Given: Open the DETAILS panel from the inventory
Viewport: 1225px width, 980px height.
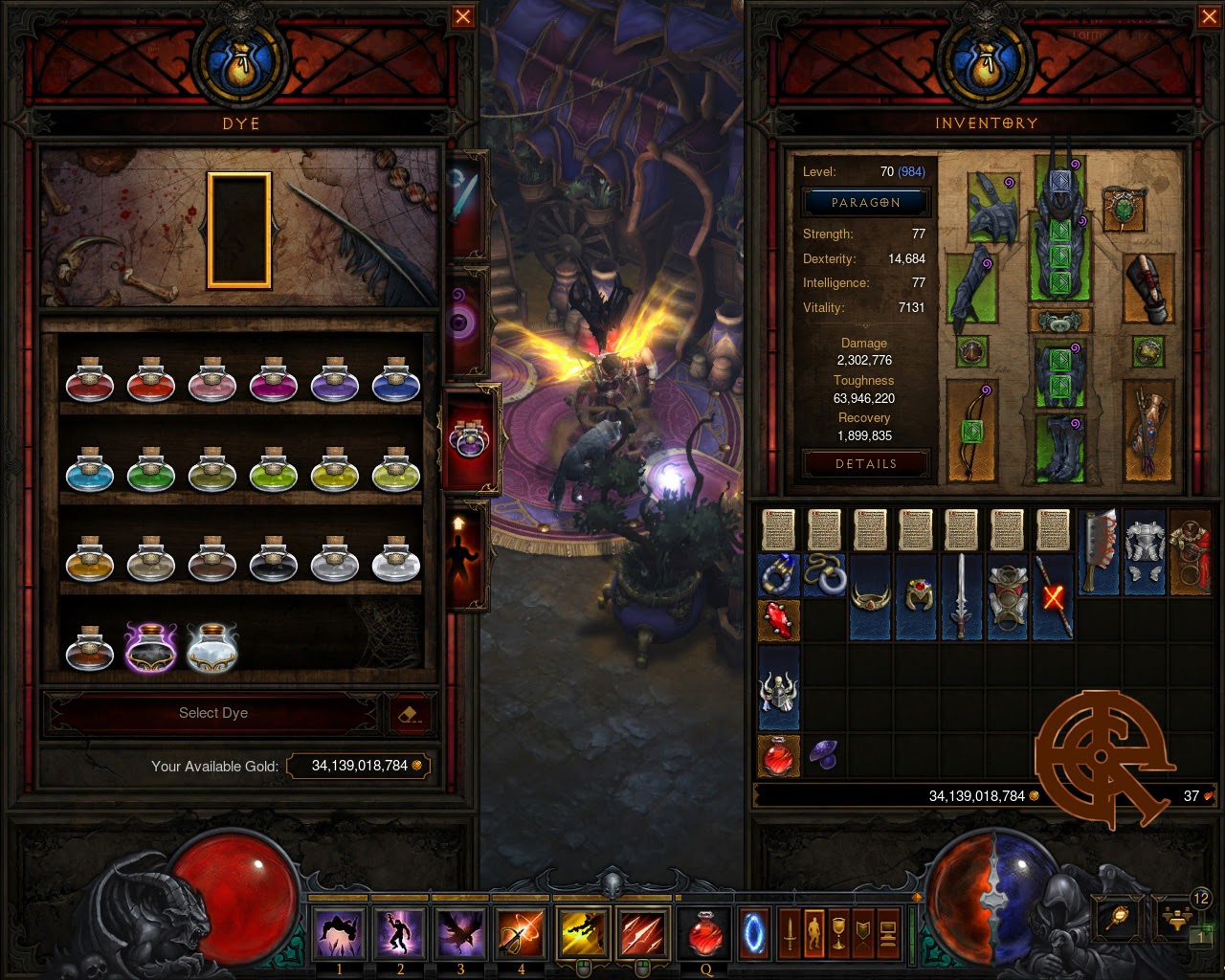Looking at the screenshot, I should (865, 464).
